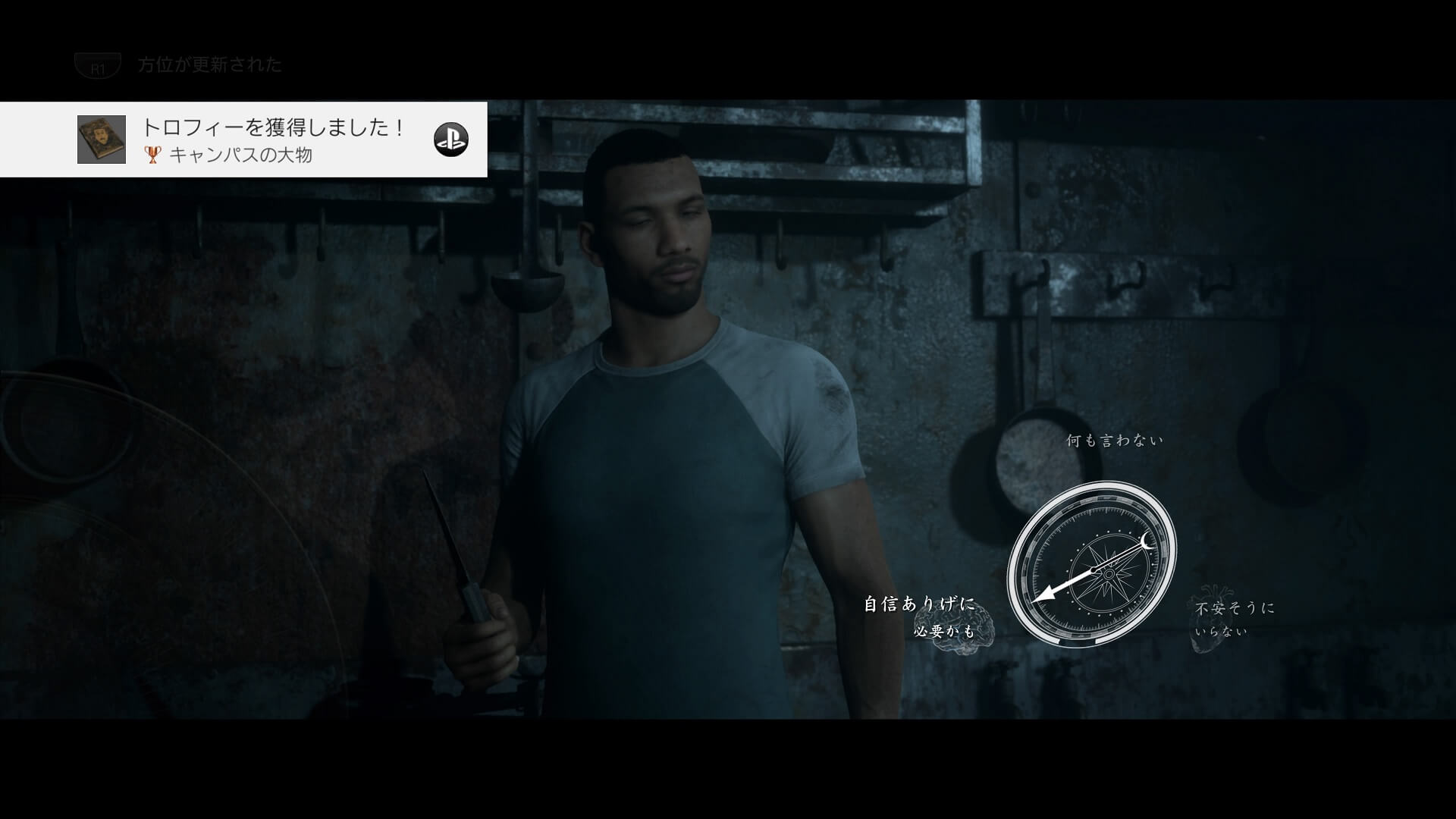Choose the 自信ありげに dialogue response
This screenshot has width=1456, height=819.
(x=920, y=604)
